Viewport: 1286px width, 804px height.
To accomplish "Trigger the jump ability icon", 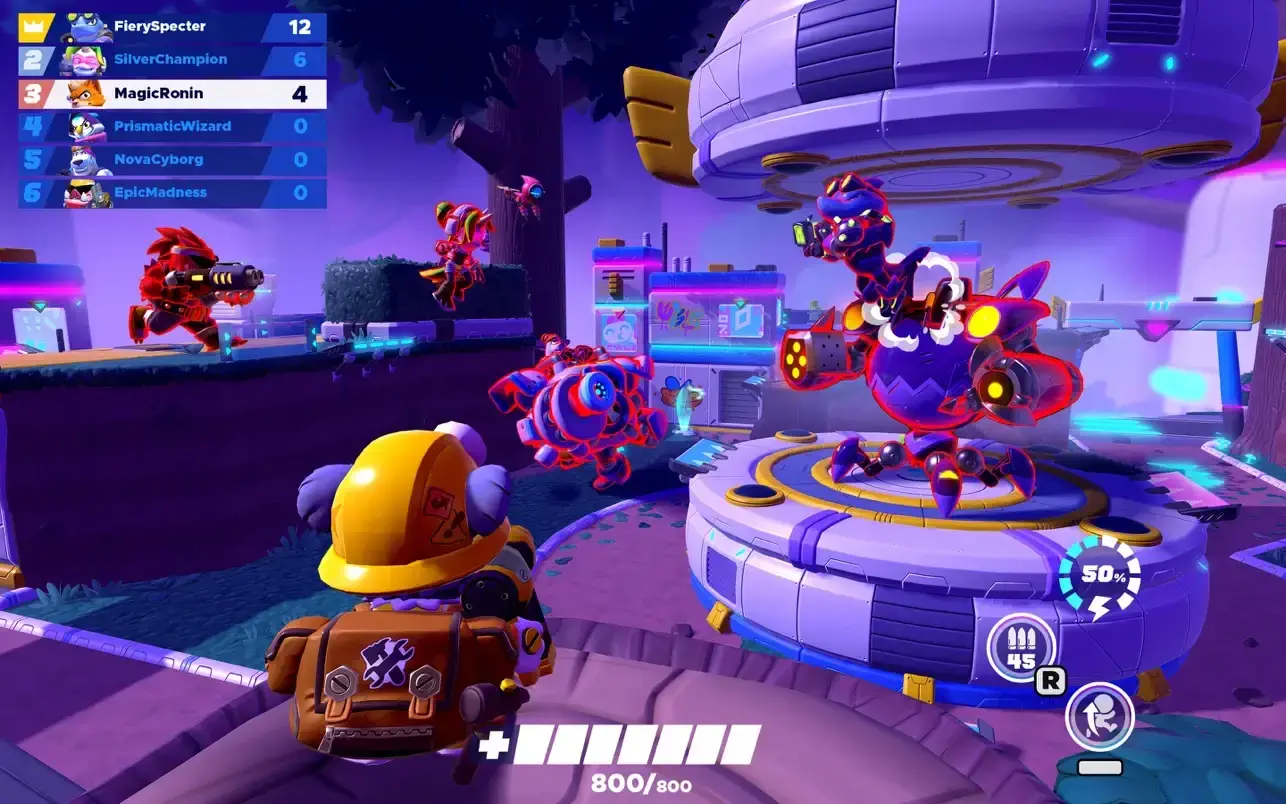I will [1099, 715].
